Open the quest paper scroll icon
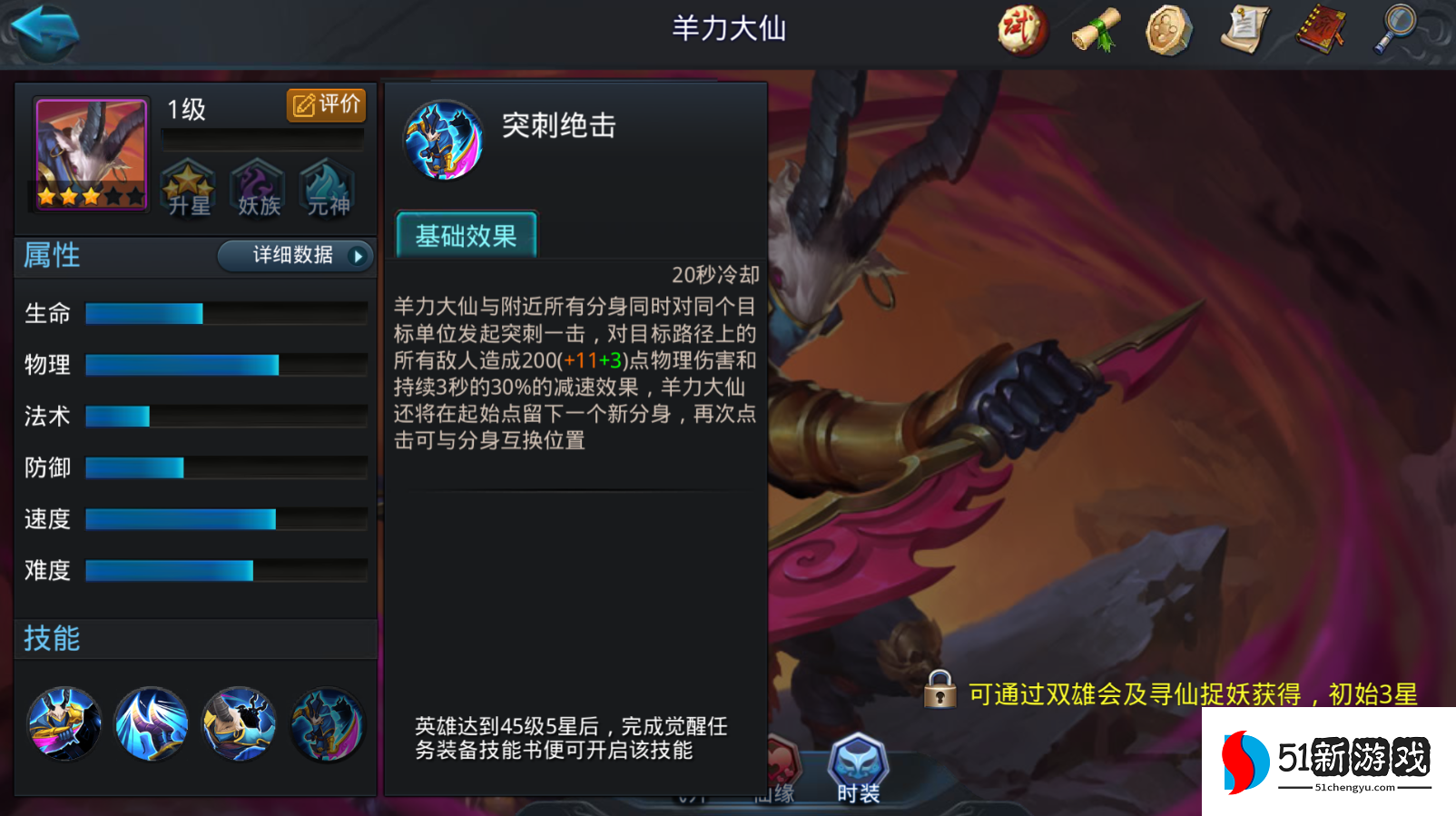The height and width of the screenshot is (816, 1456). 1244,30
